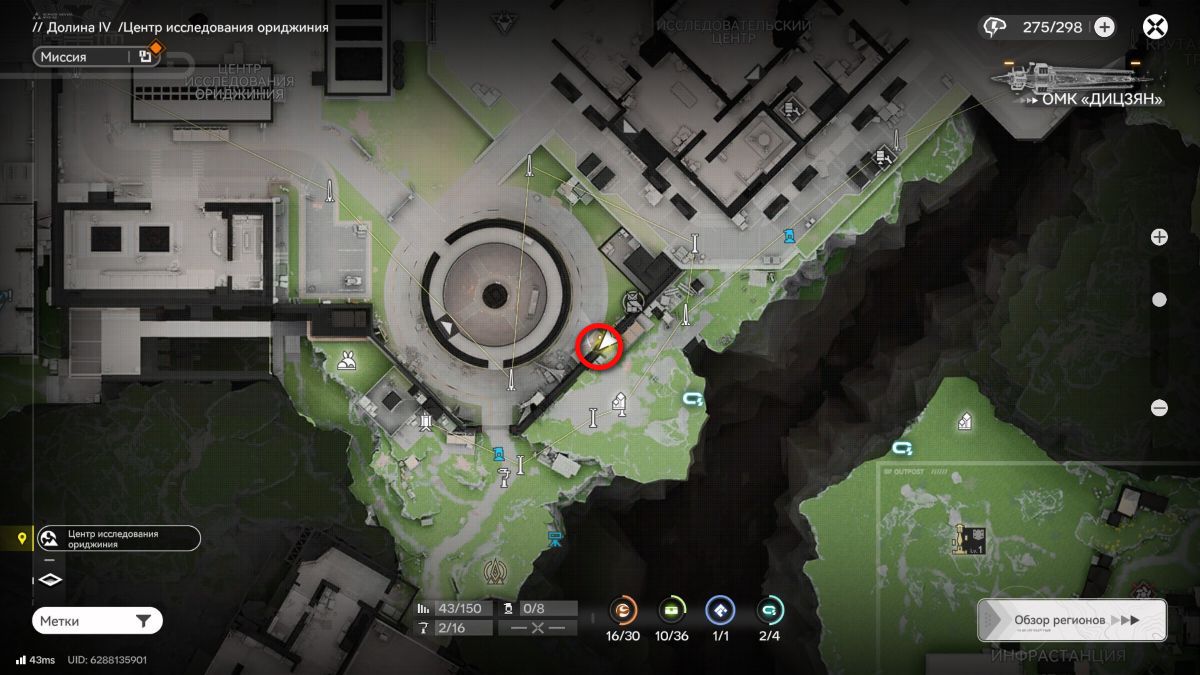Select the player arrow marker circled in red
This screenshot has height=675, width=1200.
(601, 345)
